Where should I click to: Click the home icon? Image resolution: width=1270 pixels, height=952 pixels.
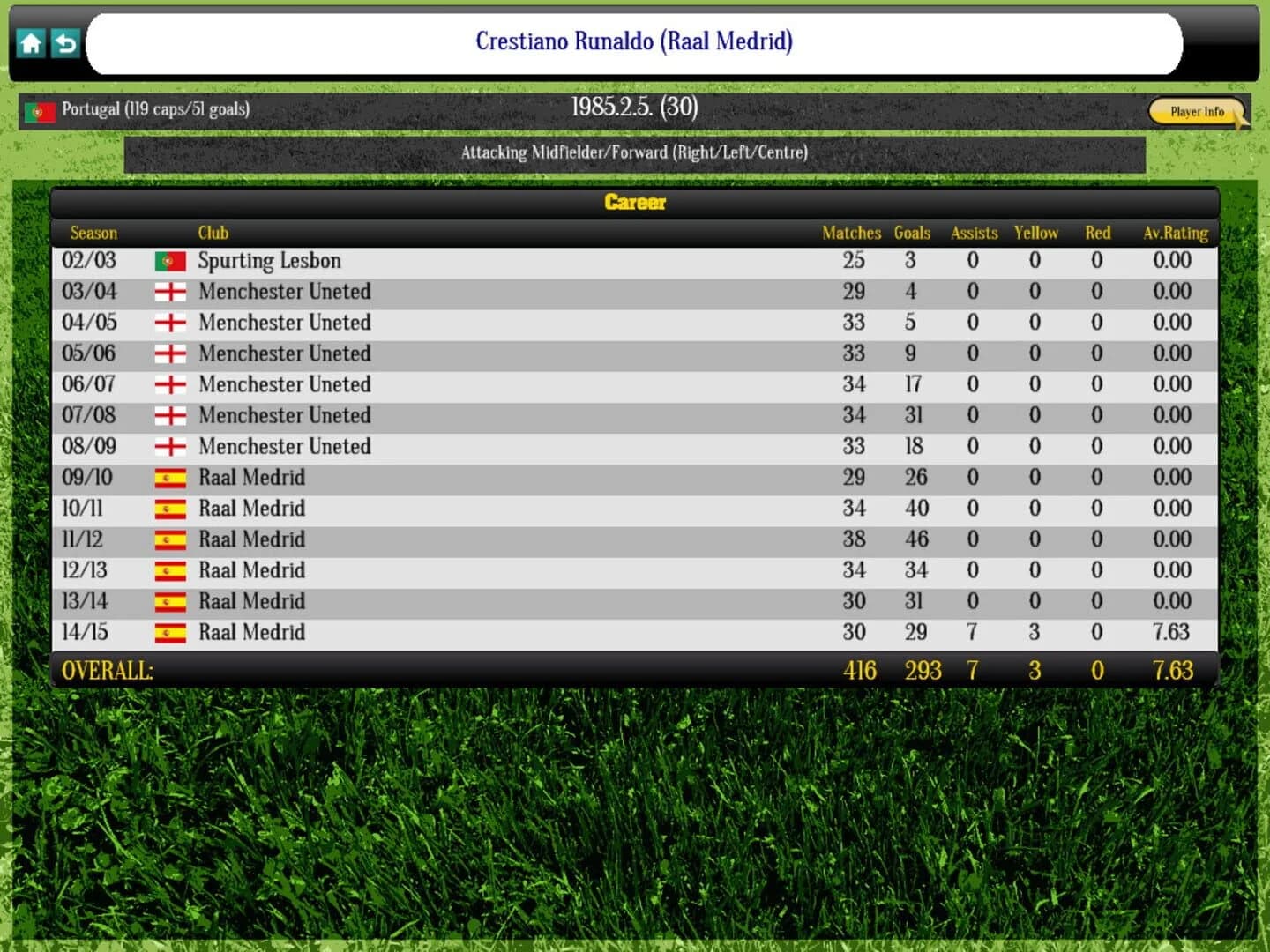tap(31, 42)
